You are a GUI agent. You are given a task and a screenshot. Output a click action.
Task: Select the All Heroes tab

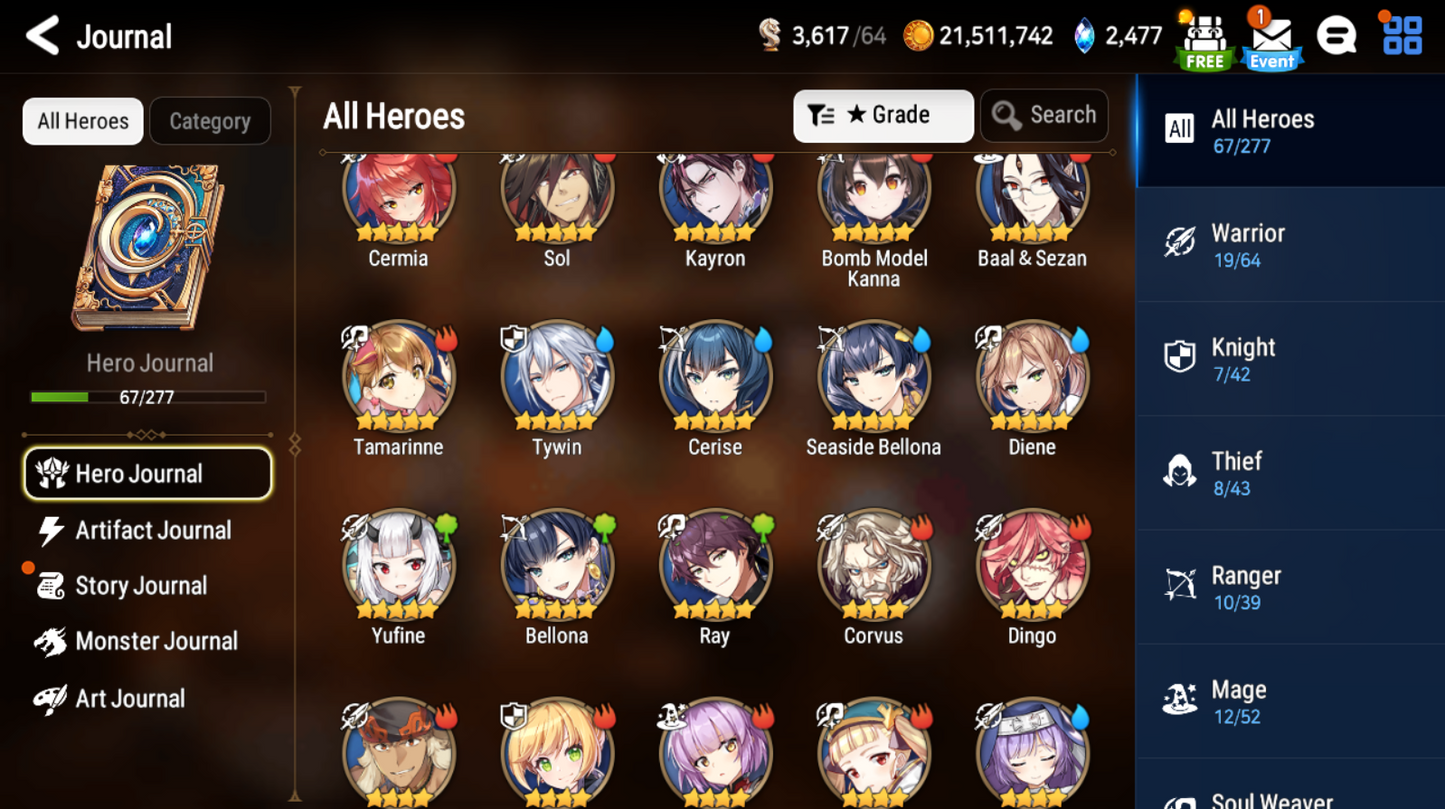pyautogui.click(x=82, y=121)
